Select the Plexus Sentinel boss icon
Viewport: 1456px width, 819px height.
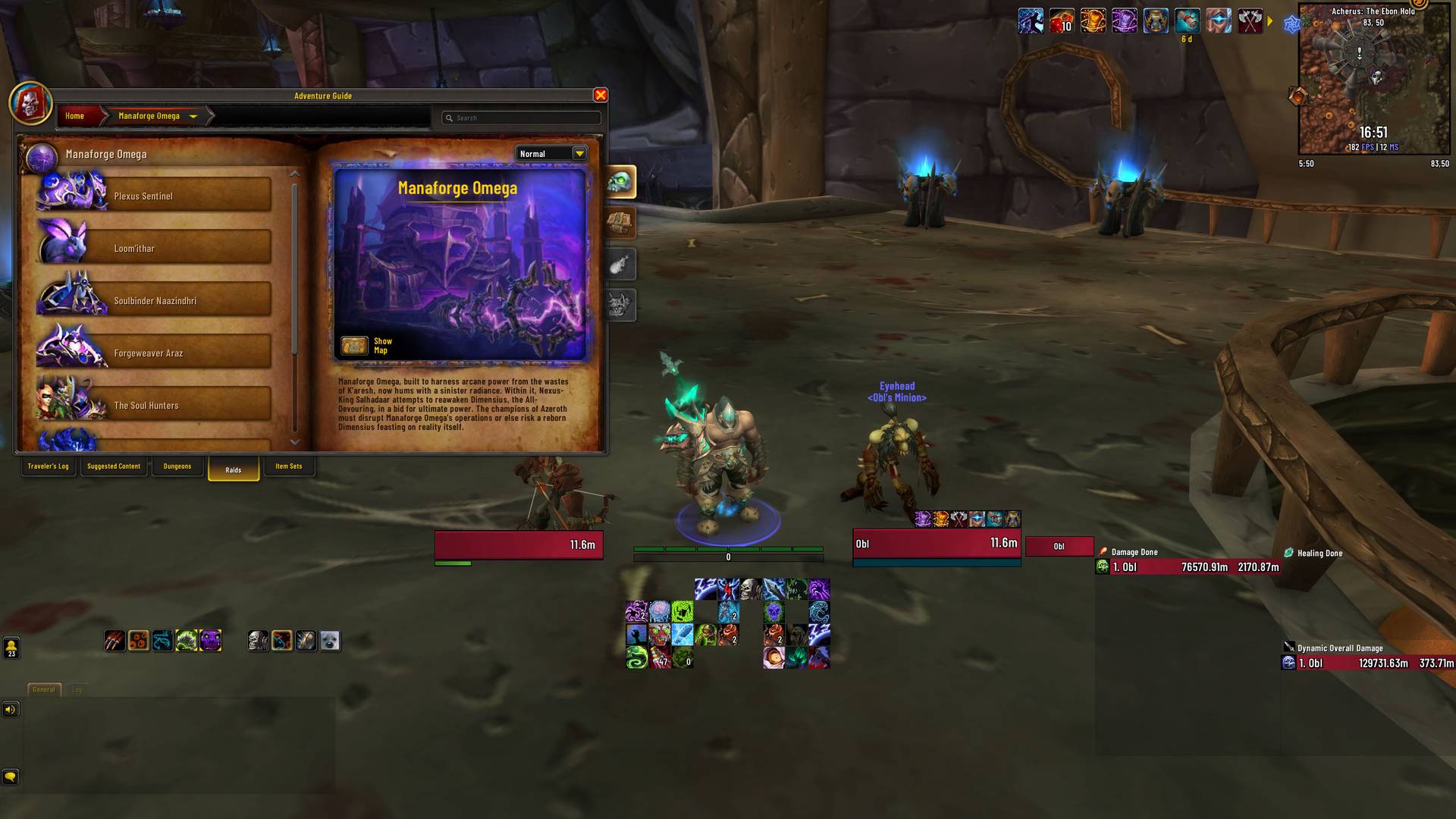click(x=71, y=192)
